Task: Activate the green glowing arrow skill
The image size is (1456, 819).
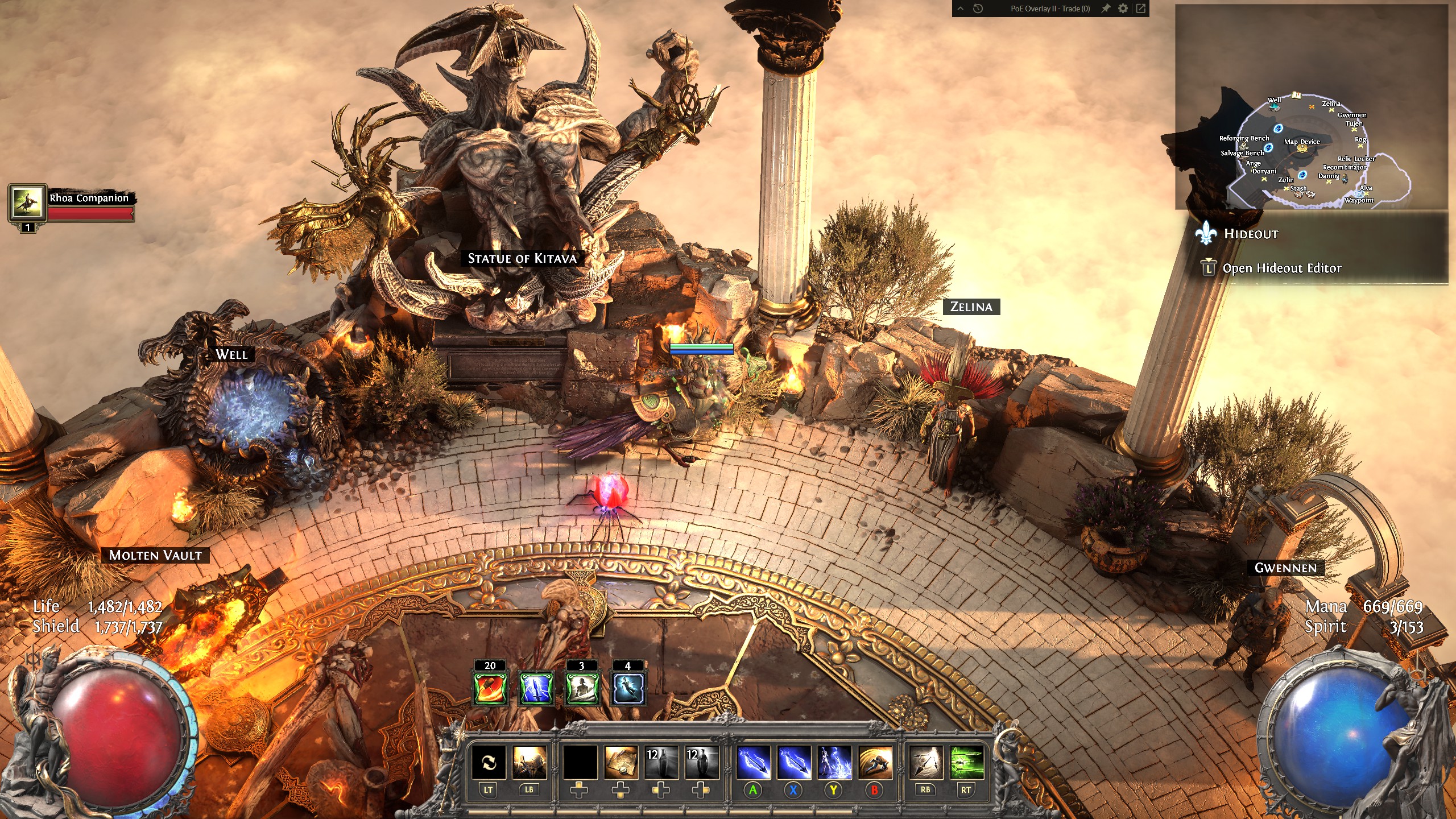Action: tap(966, 762)
